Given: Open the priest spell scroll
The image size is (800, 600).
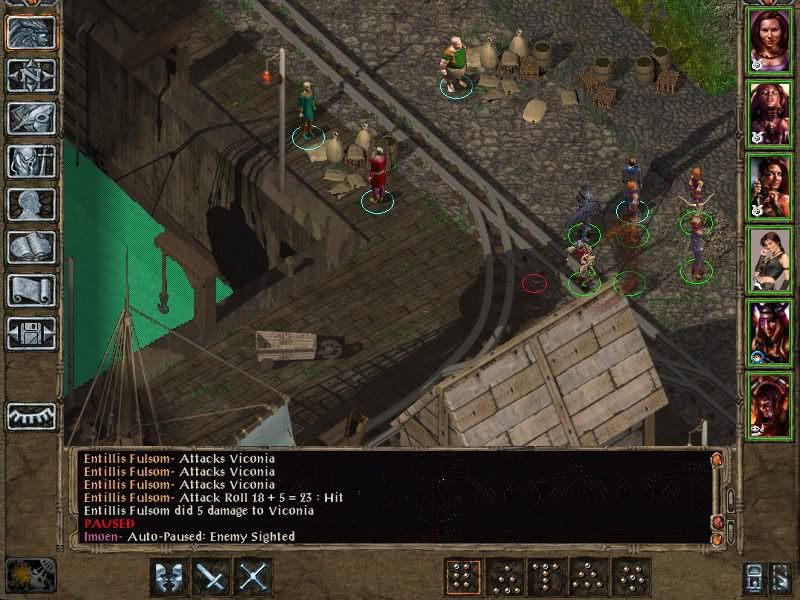Looking at the screenshot, I should click(31, 290).
